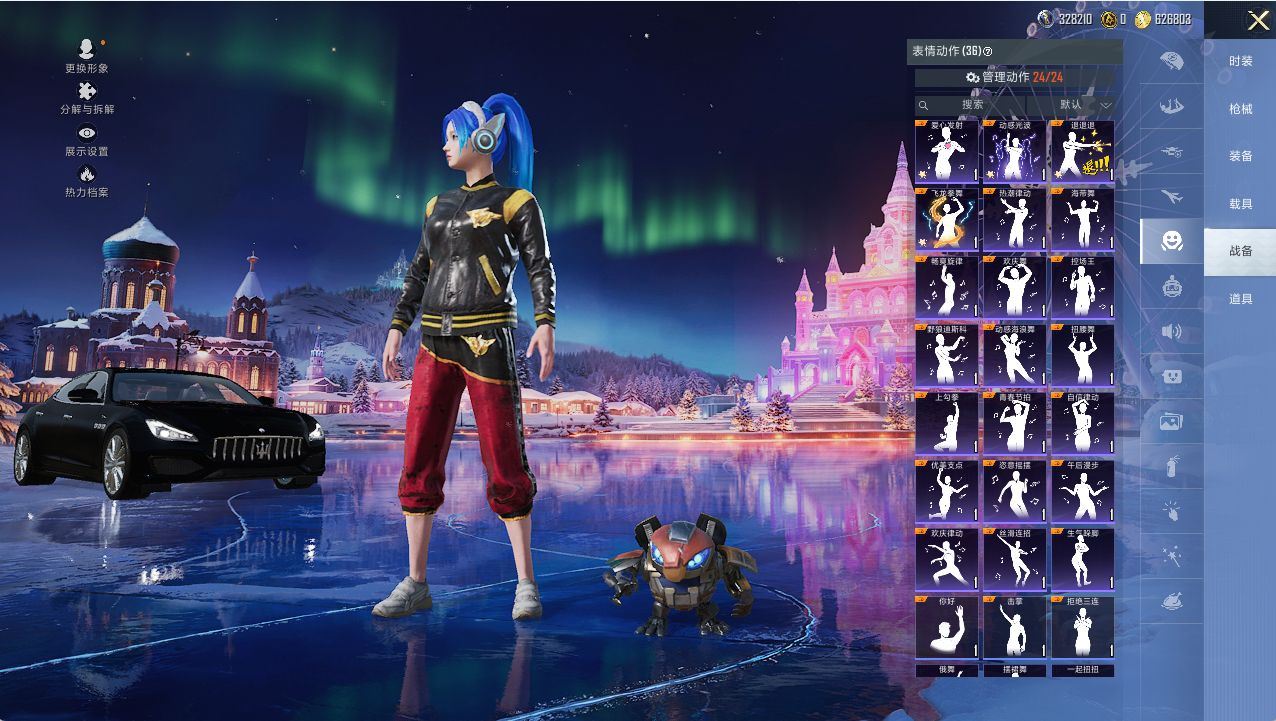Image resolution: width=1276 pixels, height=721 pixels.
Task: Select the 上勾拳 emote
Action: tap(946, 423)
